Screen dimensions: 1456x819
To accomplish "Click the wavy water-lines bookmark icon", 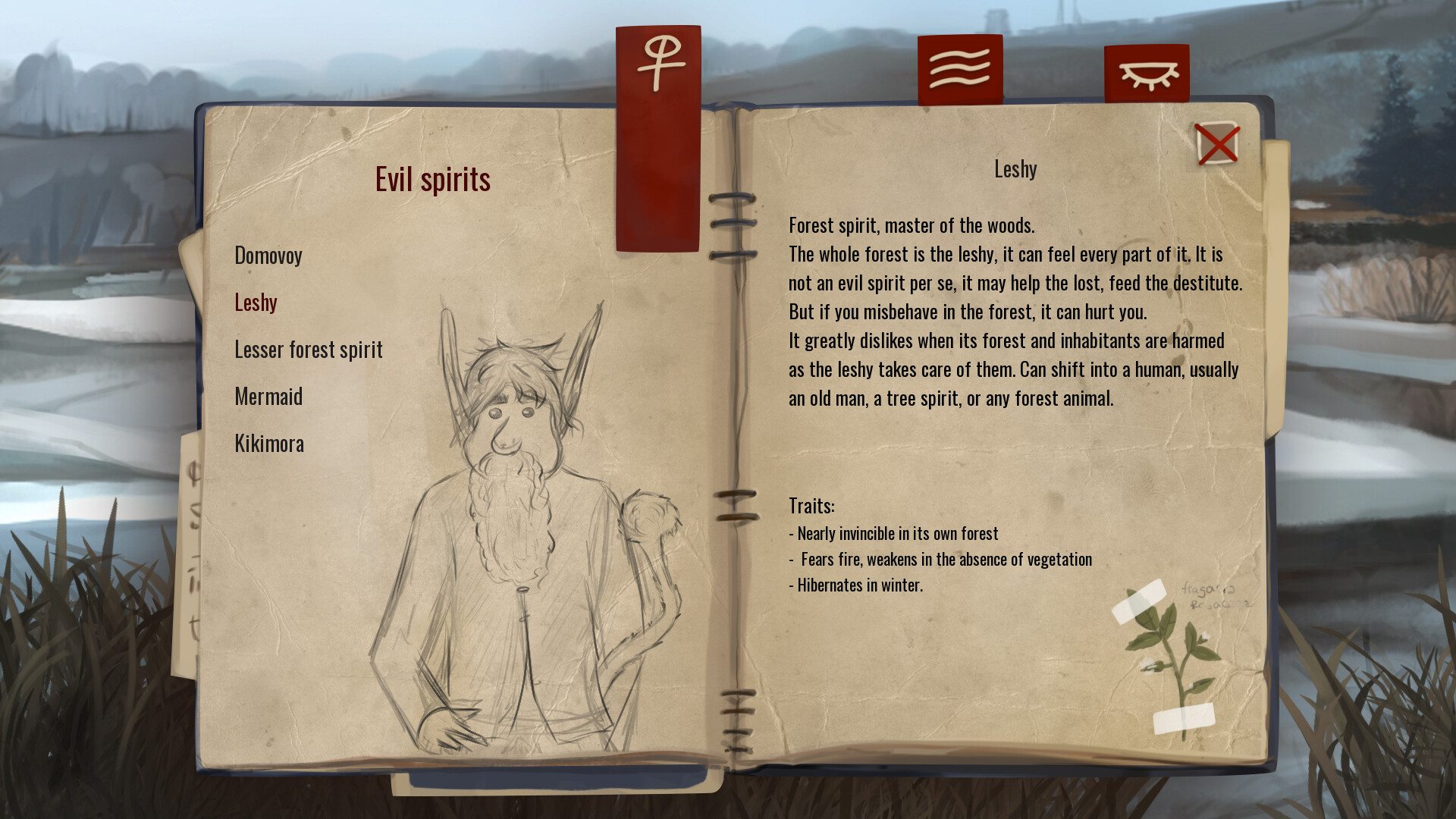I will 958,68.
